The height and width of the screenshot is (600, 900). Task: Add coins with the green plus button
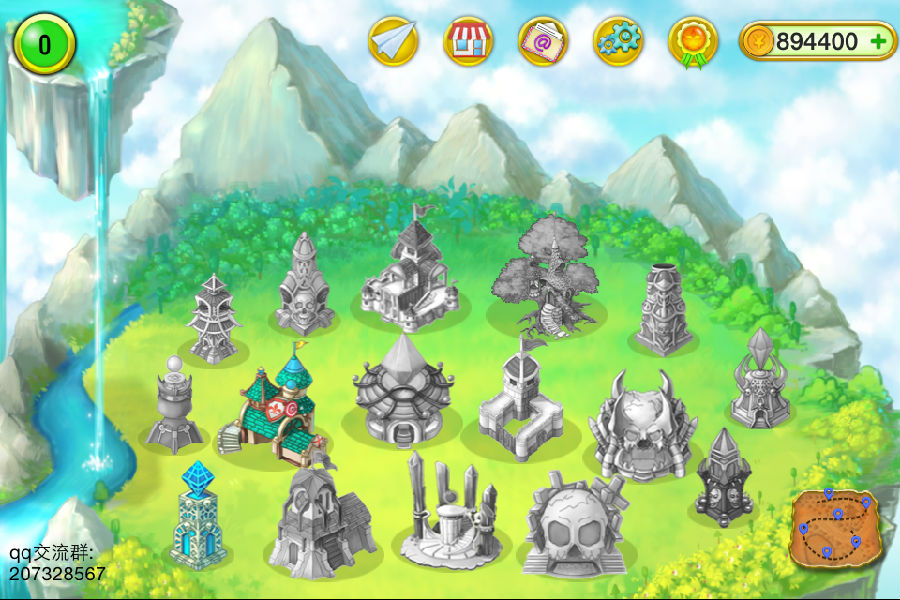(x=878, y=41)
